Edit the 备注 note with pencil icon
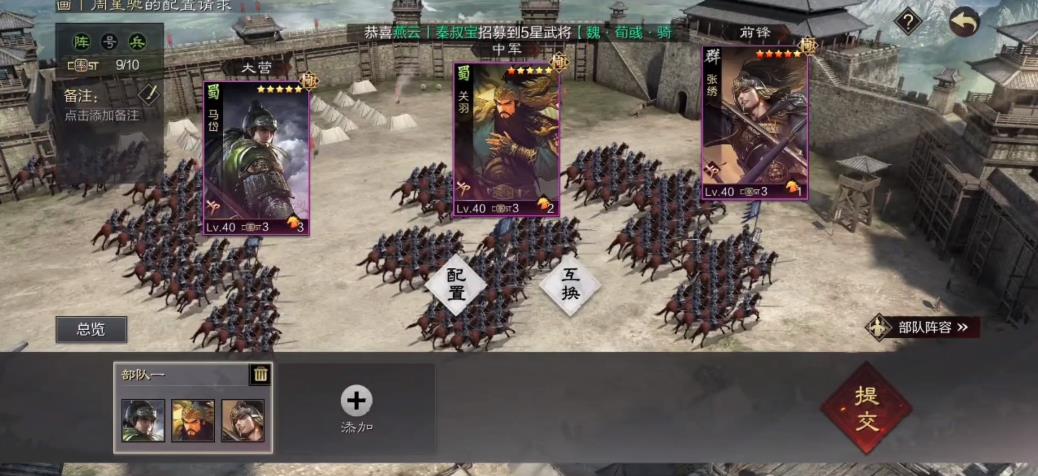 149,94
